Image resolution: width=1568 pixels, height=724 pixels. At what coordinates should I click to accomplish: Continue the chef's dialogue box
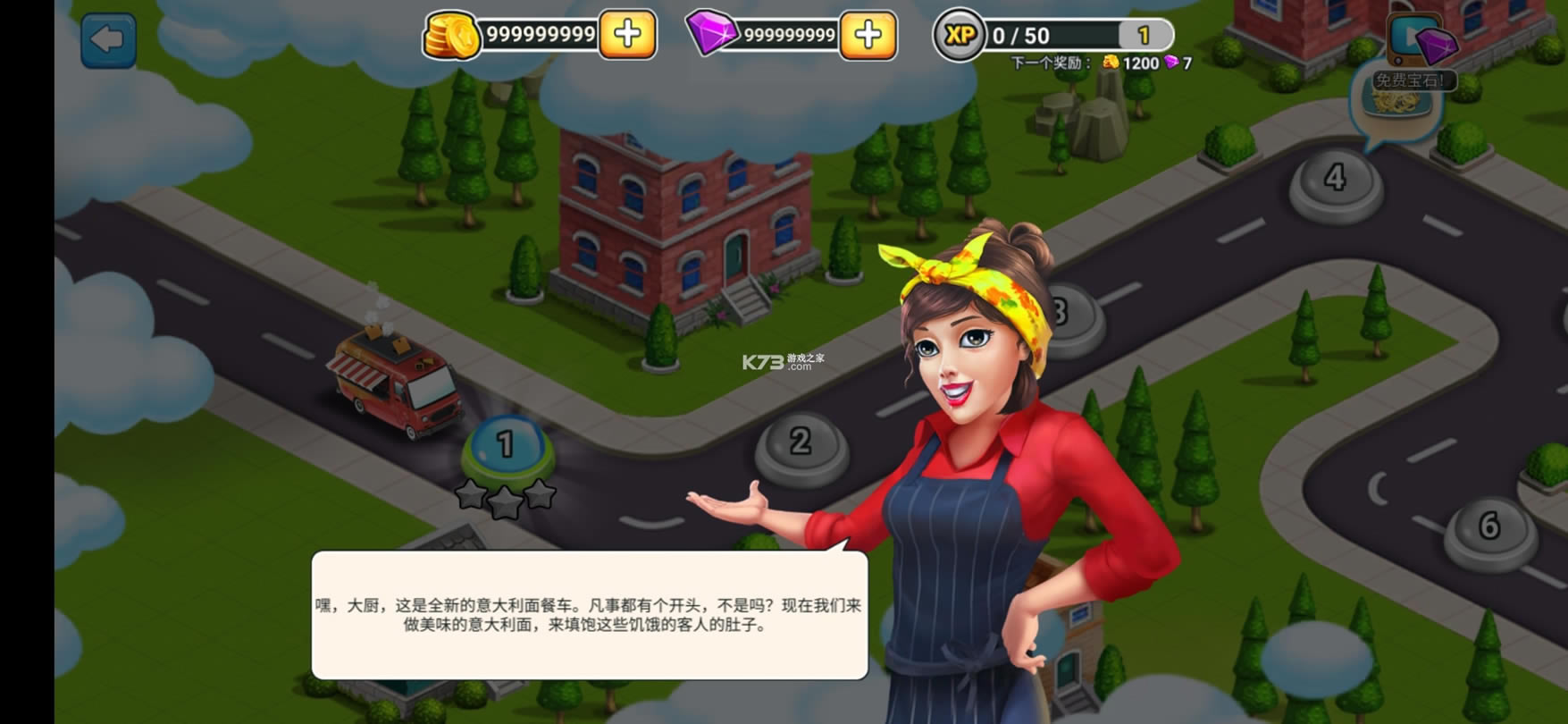[x=589, y=615]
